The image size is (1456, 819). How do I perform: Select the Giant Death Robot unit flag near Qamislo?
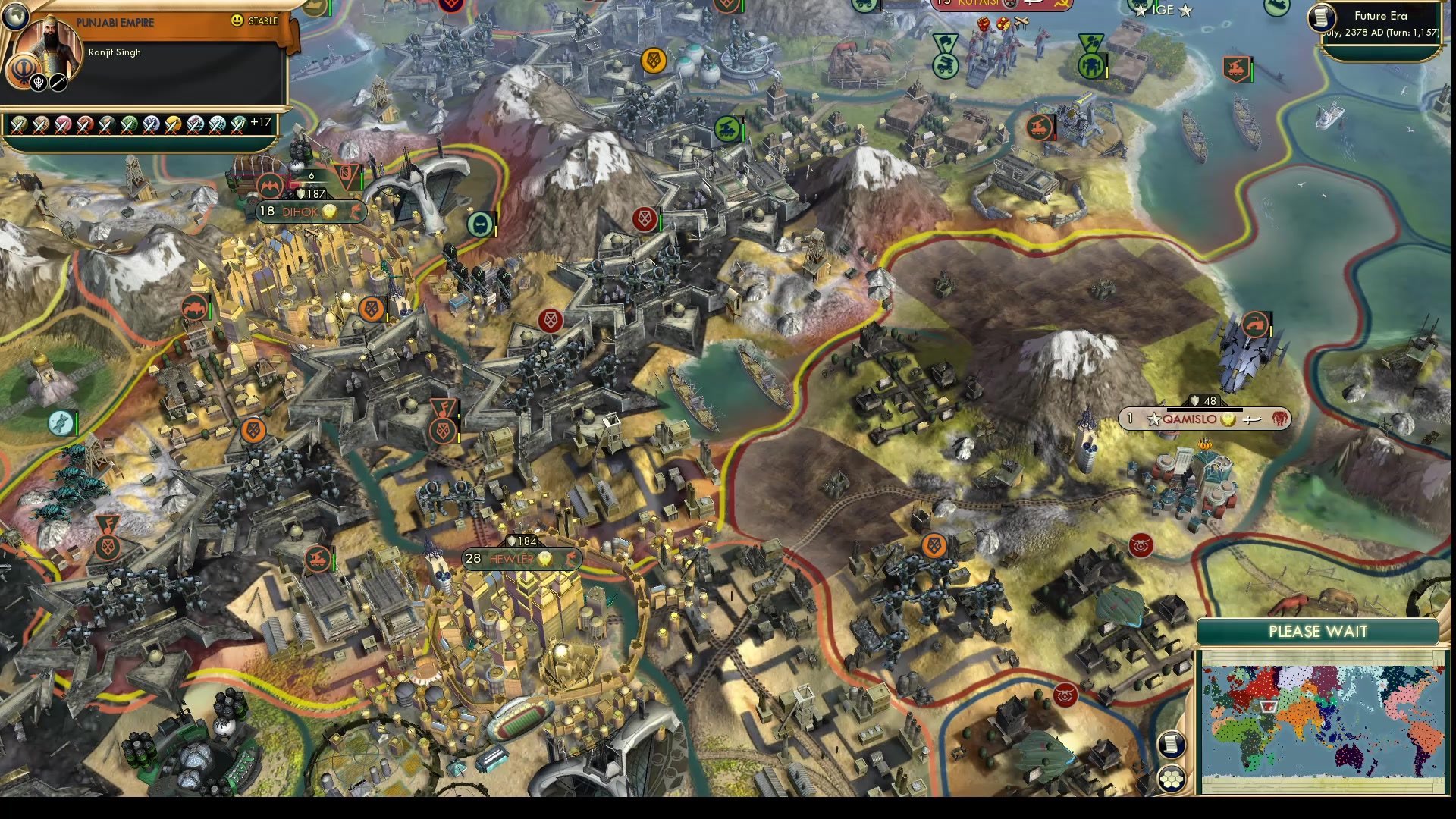[x=1256, y=325]
